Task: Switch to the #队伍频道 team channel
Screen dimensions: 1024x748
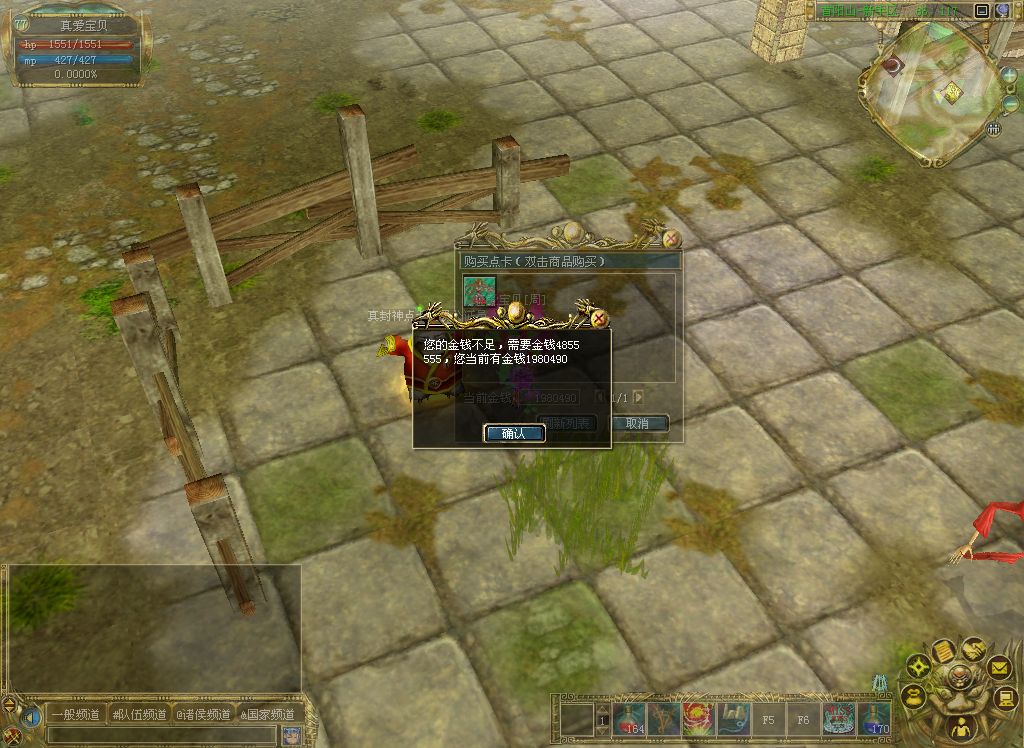Action: click(140, 714)
